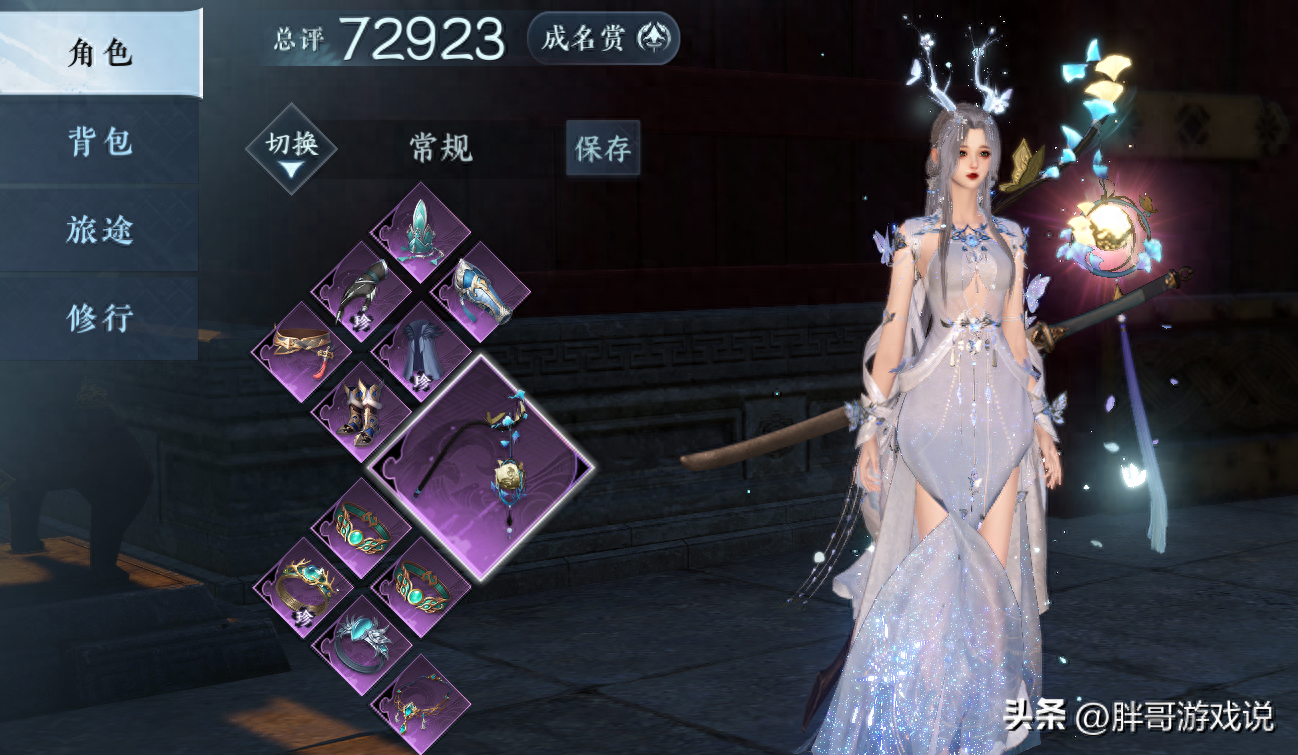
Task: Open the 旅途 journey tab
Action: click(x=100, y=230)
